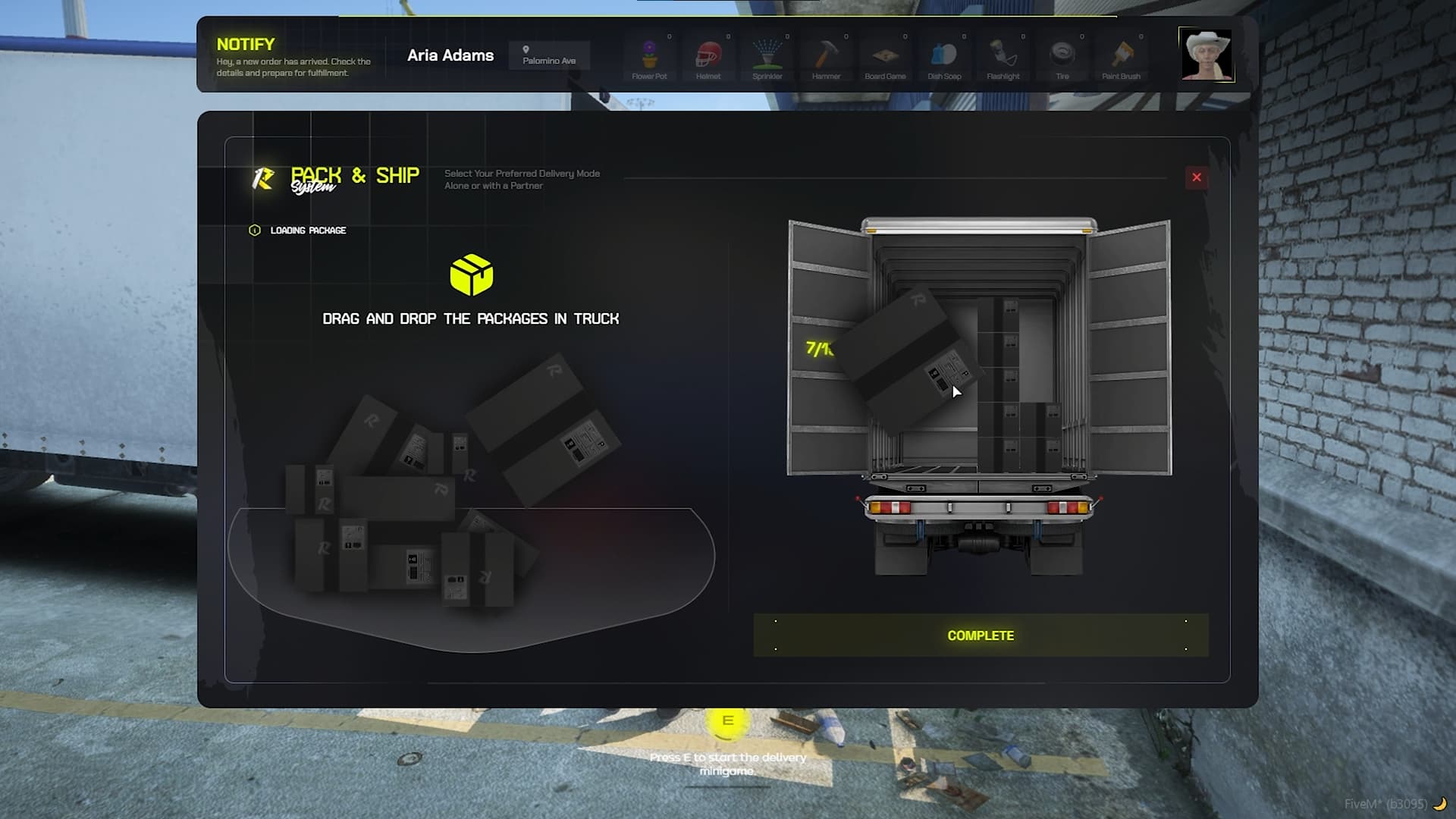Click the Aria Adams character portrait

point(1206,55)
